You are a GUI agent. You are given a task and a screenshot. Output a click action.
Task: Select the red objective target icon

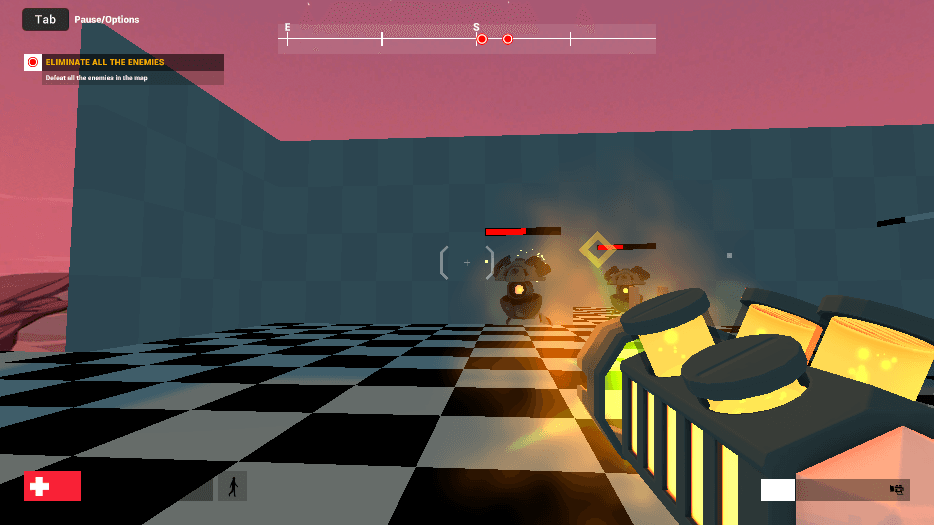pos(32,62)
